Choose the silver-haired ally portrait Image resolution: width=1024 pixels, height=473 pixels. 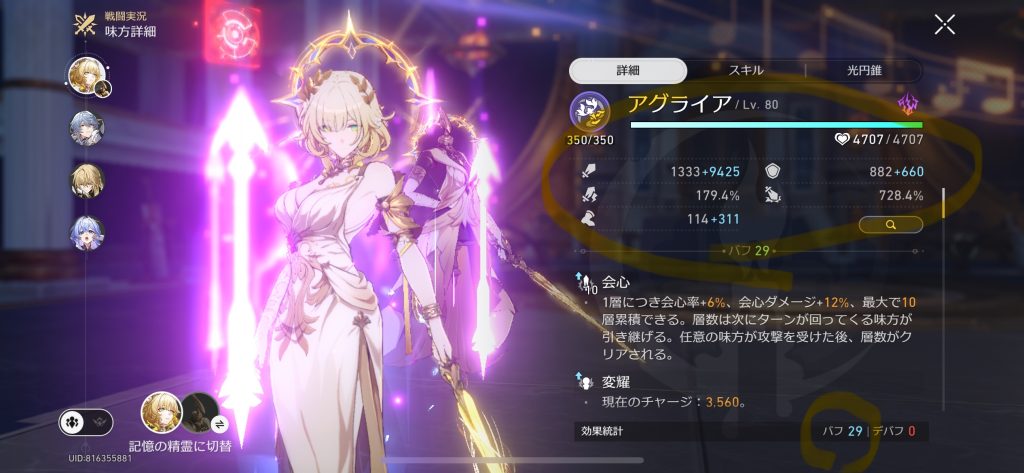pos(85,128)
